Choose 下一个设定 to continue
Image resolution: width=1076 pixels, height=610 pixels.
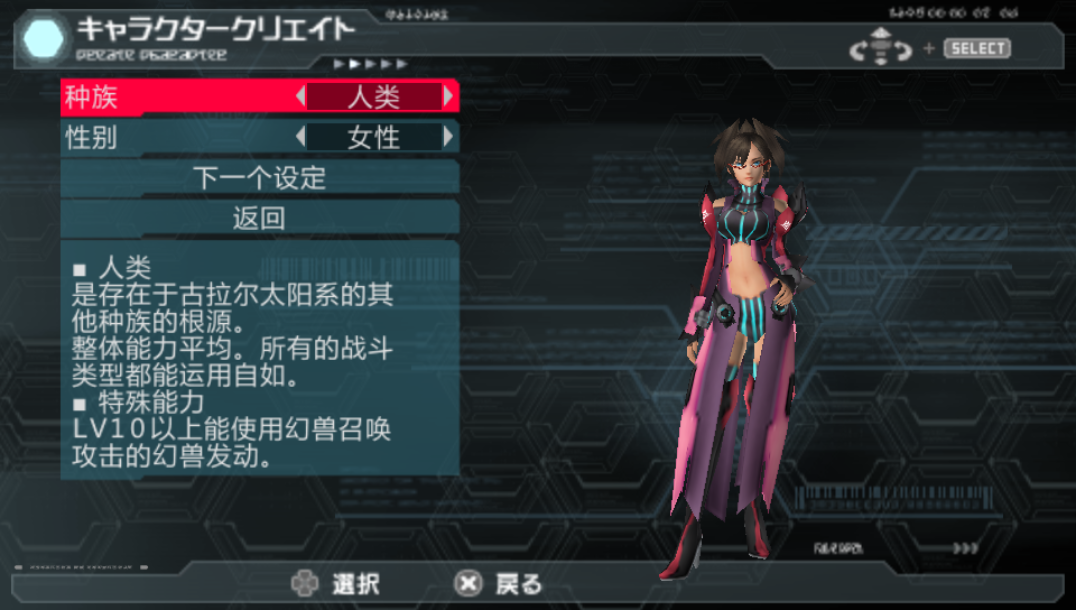[x=260, y=178]
